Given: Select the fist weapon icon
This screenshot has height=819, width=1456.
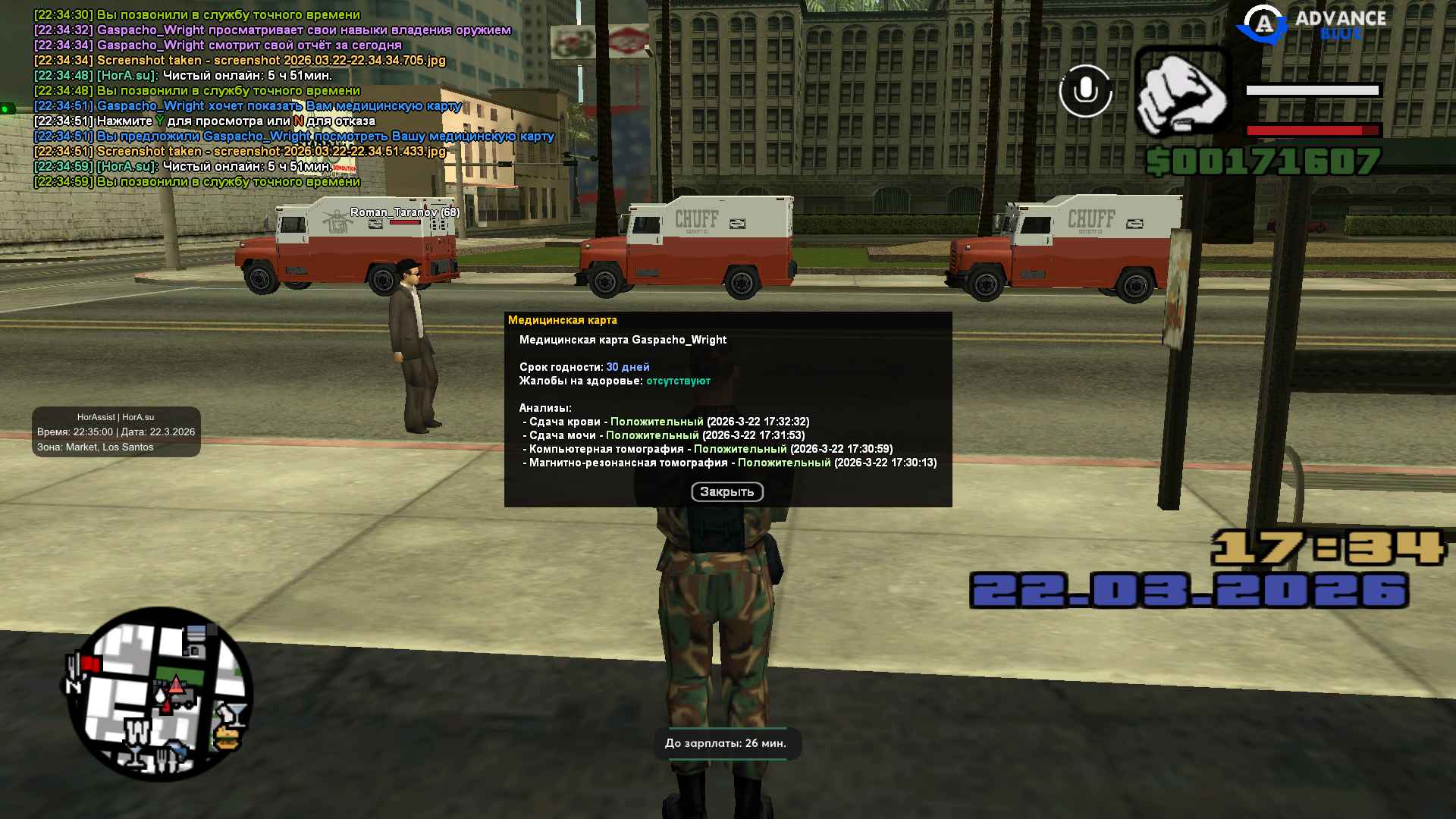Looking at the screenshot, I should (1181, 93).
